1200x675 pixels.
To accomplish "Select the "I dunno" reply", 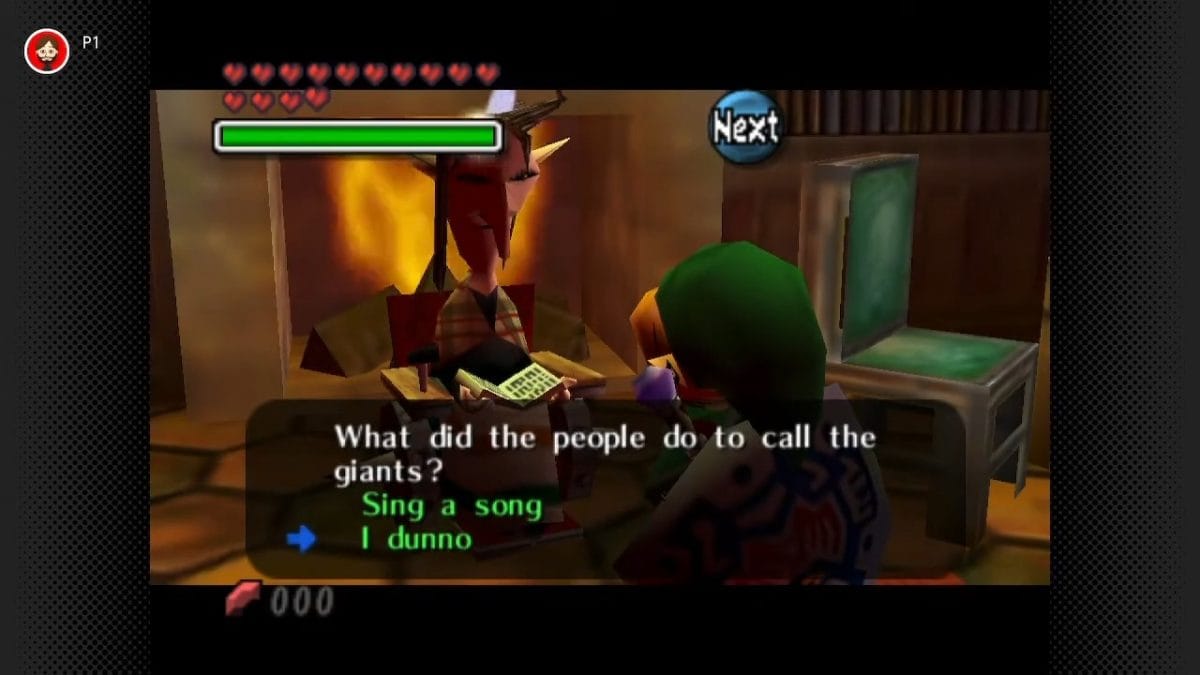I will pyautogui.click(x=416, y=539).
